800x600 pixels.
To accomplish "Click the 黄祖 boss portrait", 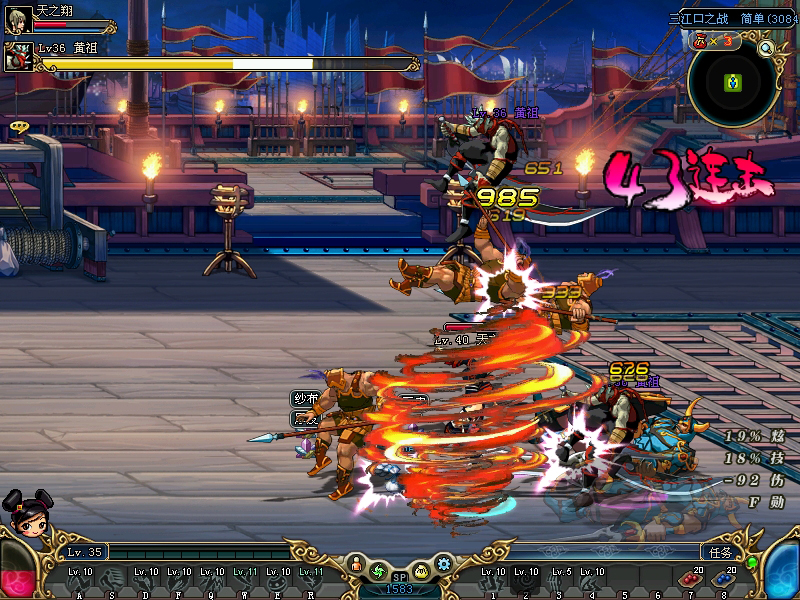I will click(x=17, y=58).
